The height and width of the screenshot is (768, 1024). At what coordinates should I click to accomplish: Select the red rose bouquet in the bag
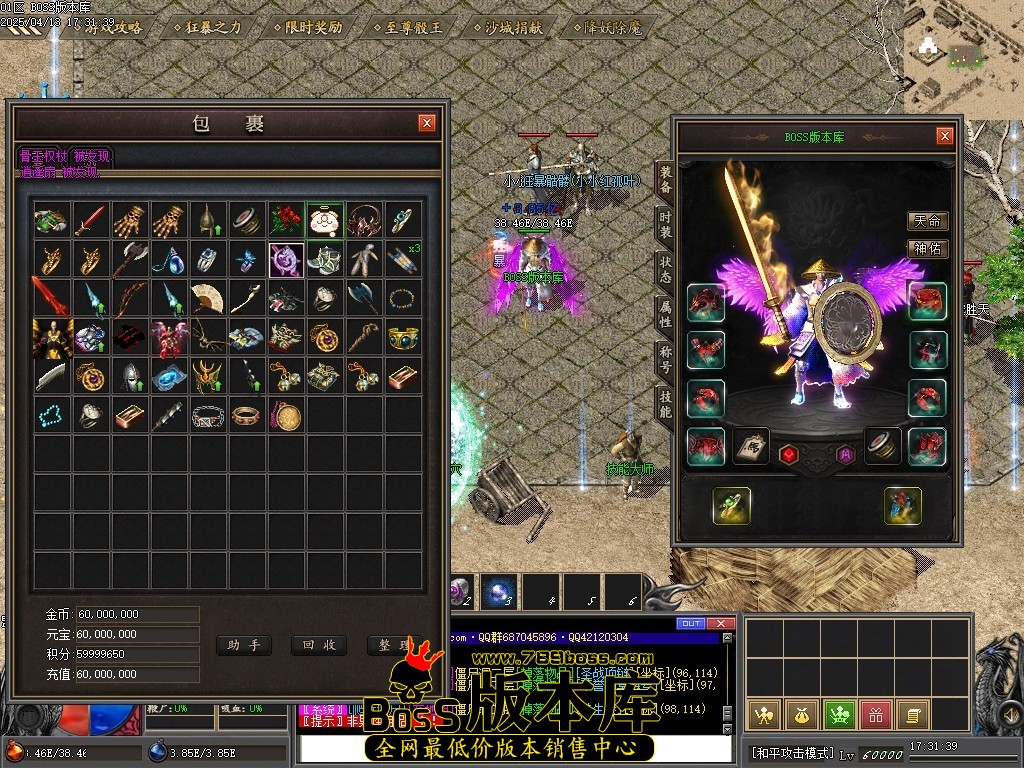286,220
